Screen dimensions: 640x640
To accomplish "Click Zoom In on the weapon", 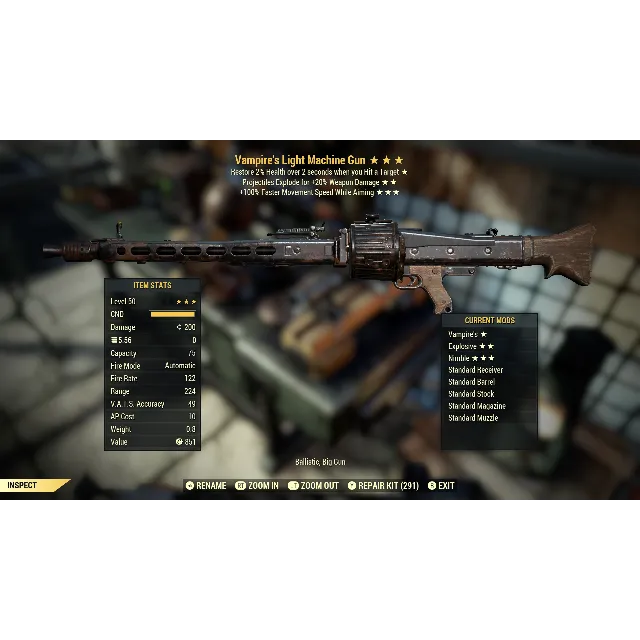I will pos(258,486).
